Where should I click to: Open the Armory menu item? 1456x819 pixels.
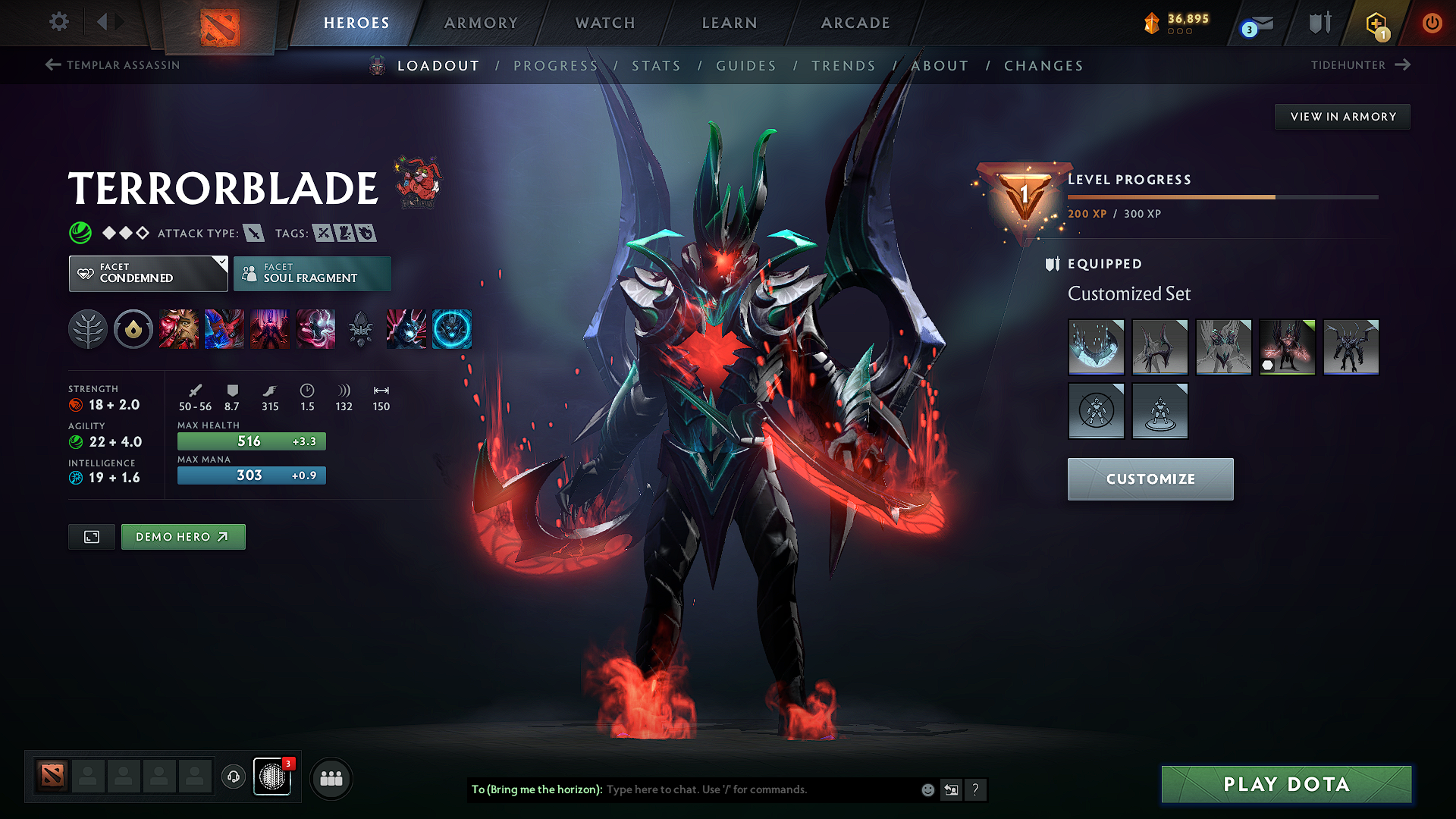pyautogui.click(x=481, y=23)
